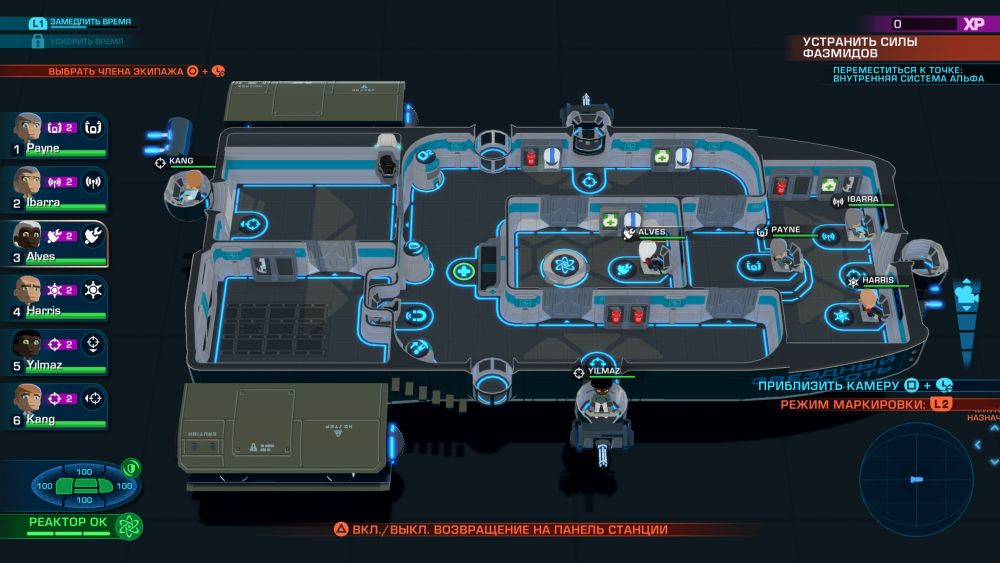Click the camera icon at the ship's right
The width and height of the screenshot is (1000, 563).
966,294
